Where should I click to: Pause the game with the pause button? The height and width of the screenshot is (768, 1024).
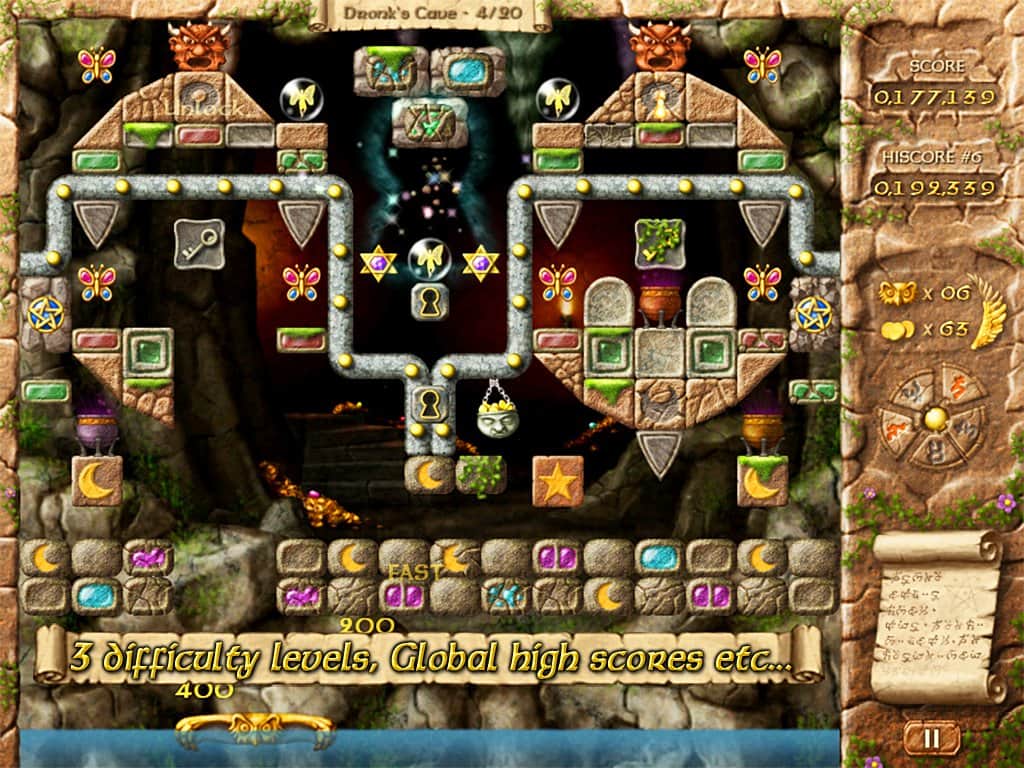tap(931, 739)
